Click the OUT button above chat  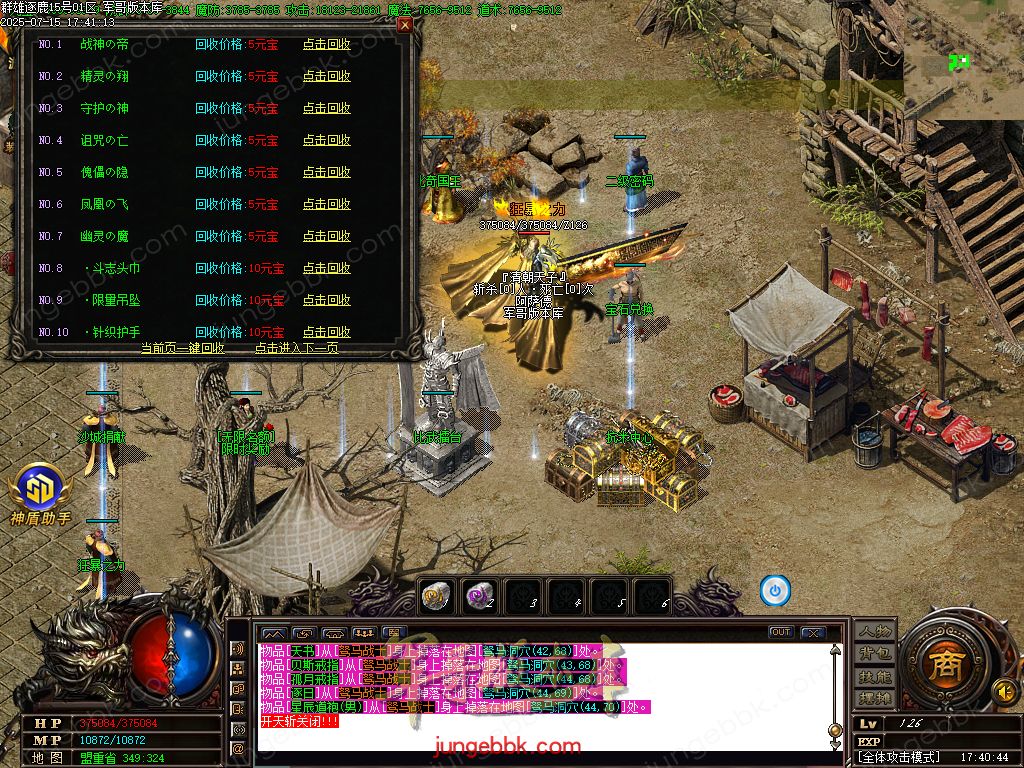pos(781,632)
